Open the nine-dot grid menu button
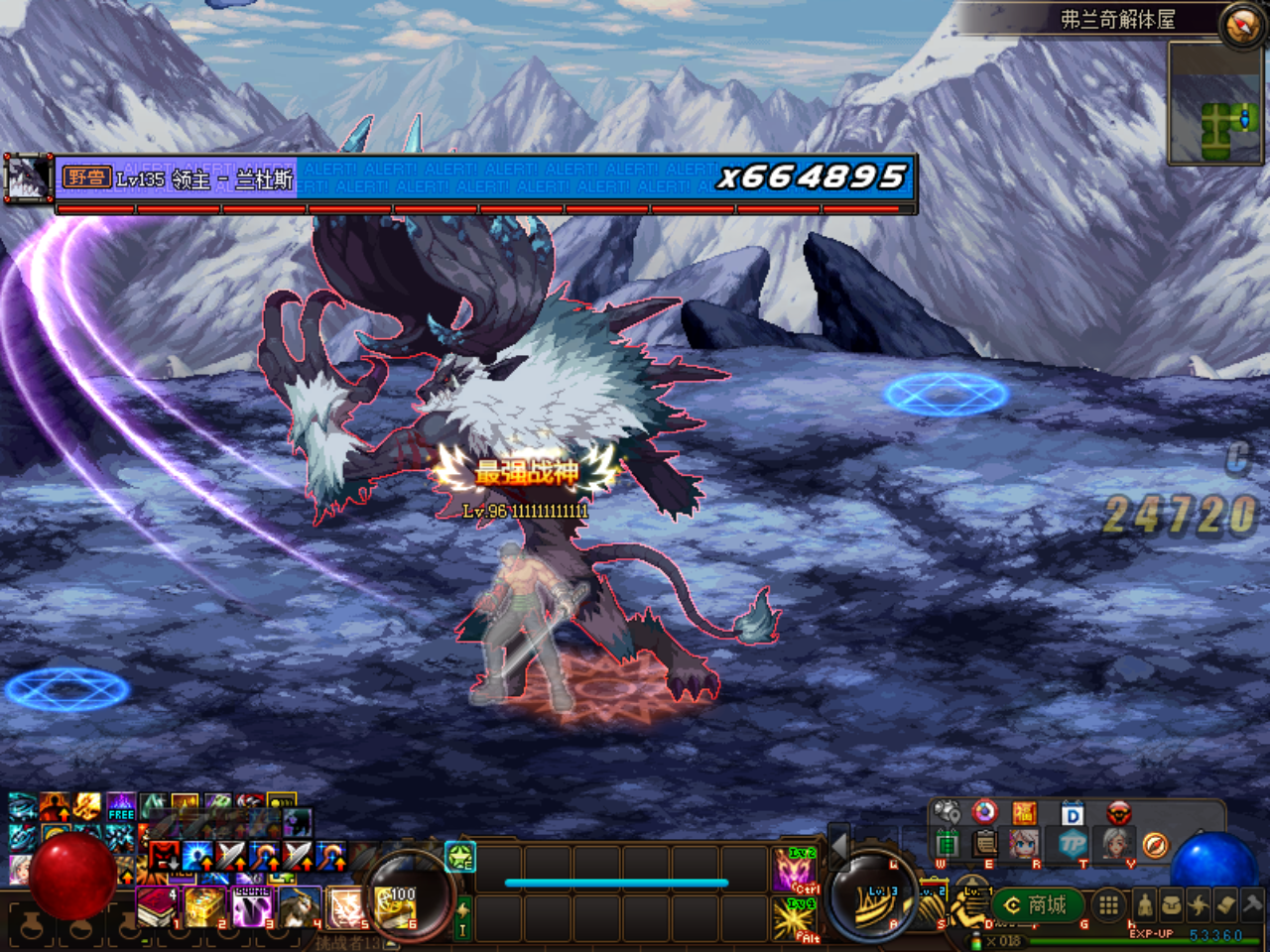 (x=1108, y=904)
